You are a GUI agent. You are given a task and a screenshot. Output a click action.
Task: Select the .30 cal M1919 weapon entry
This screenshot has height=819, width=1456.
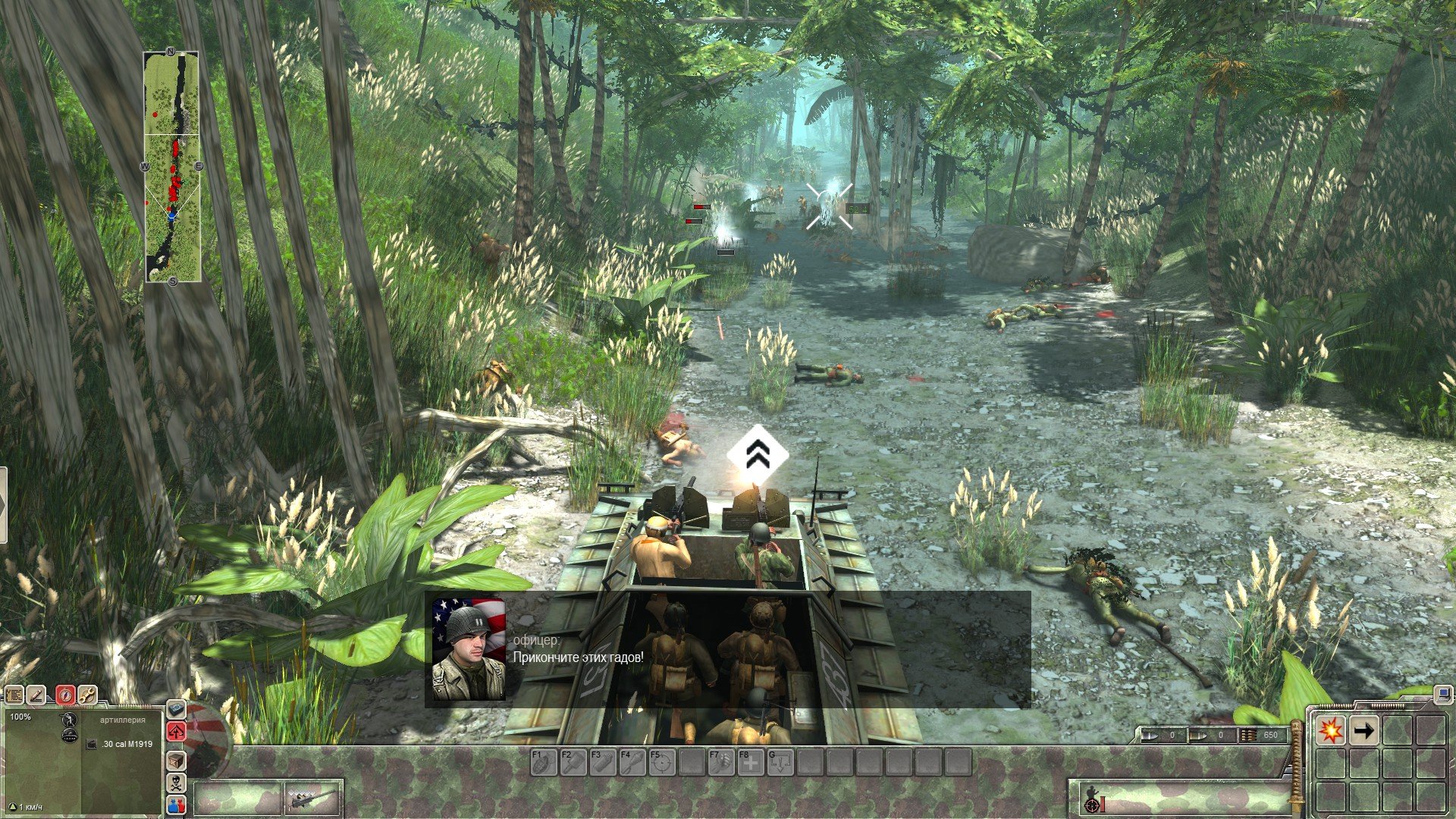coord(126,744)
